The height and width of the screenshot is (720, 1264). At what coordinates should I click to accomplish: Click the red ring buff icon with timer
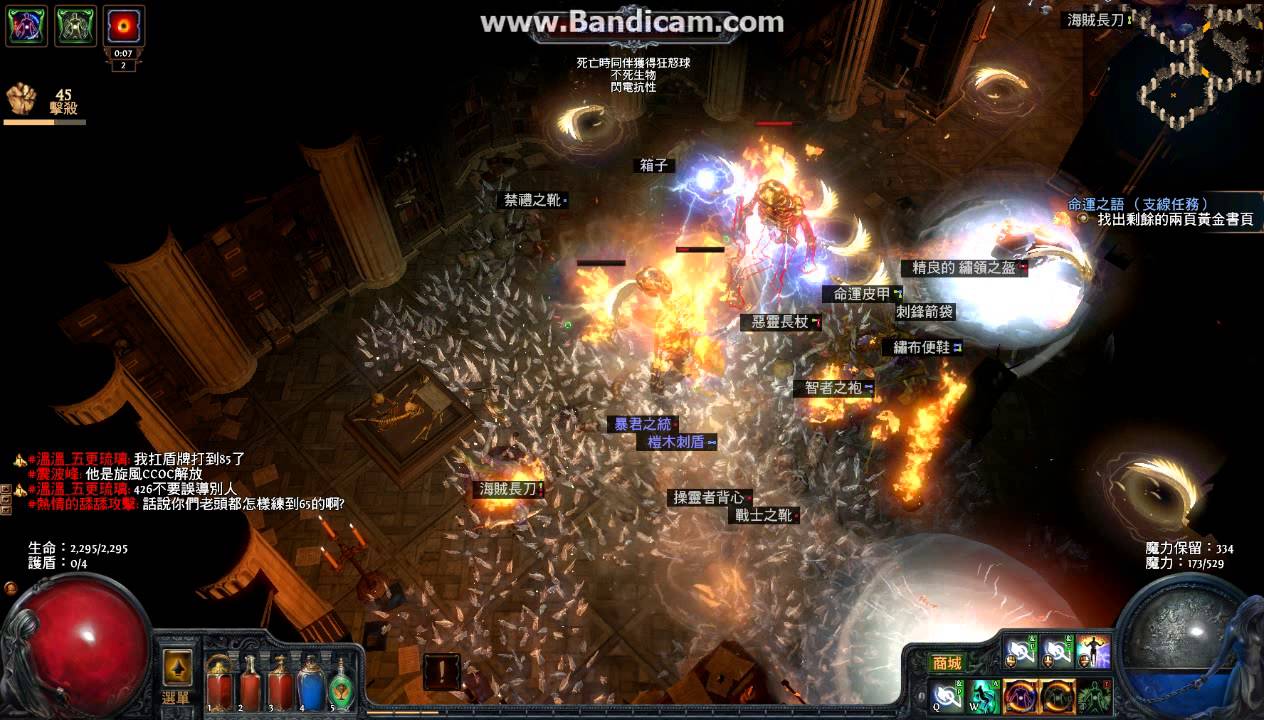click(x=124, y=25)
